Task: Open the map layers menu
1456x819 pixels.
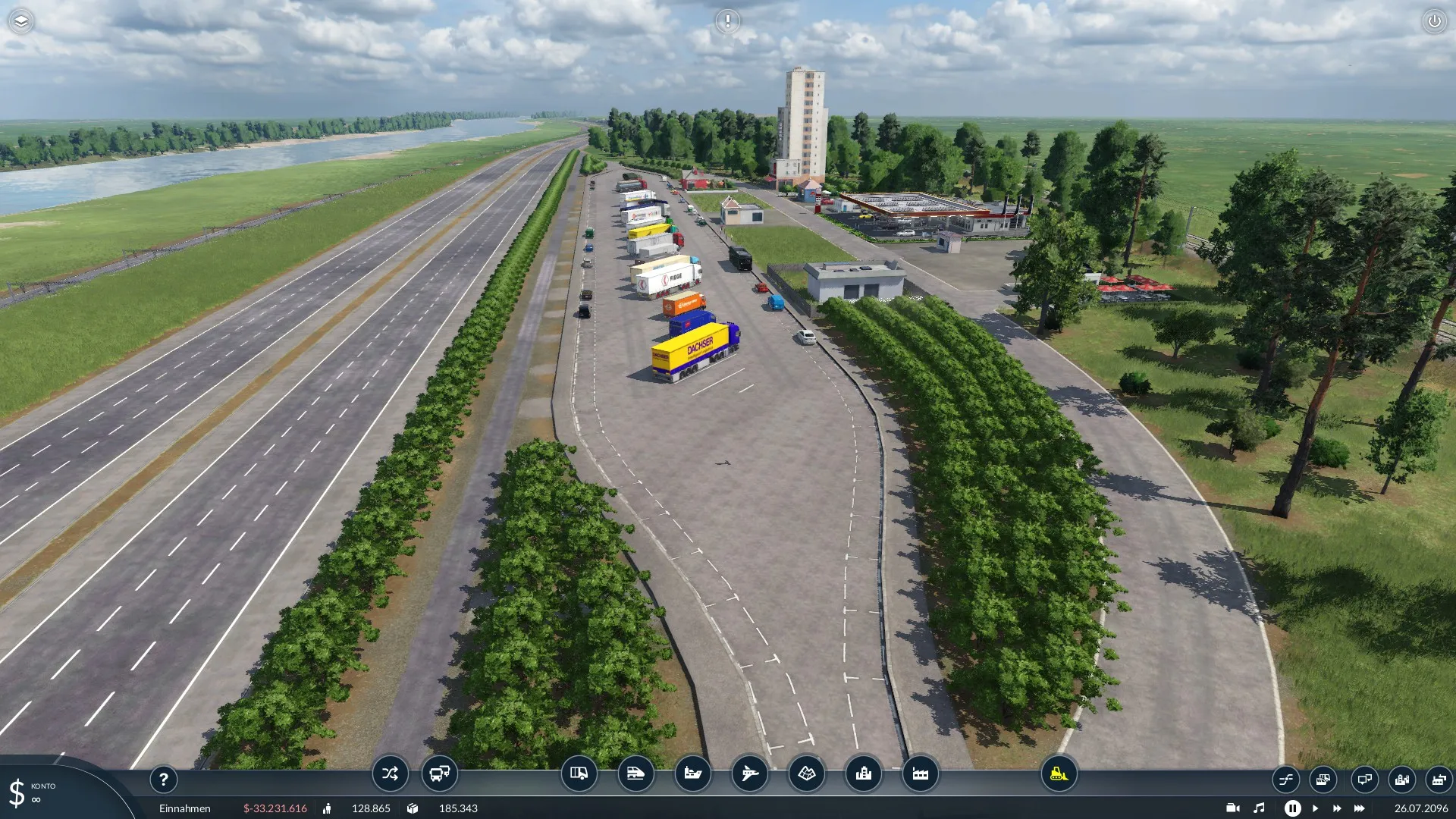Action: [21, 21]
